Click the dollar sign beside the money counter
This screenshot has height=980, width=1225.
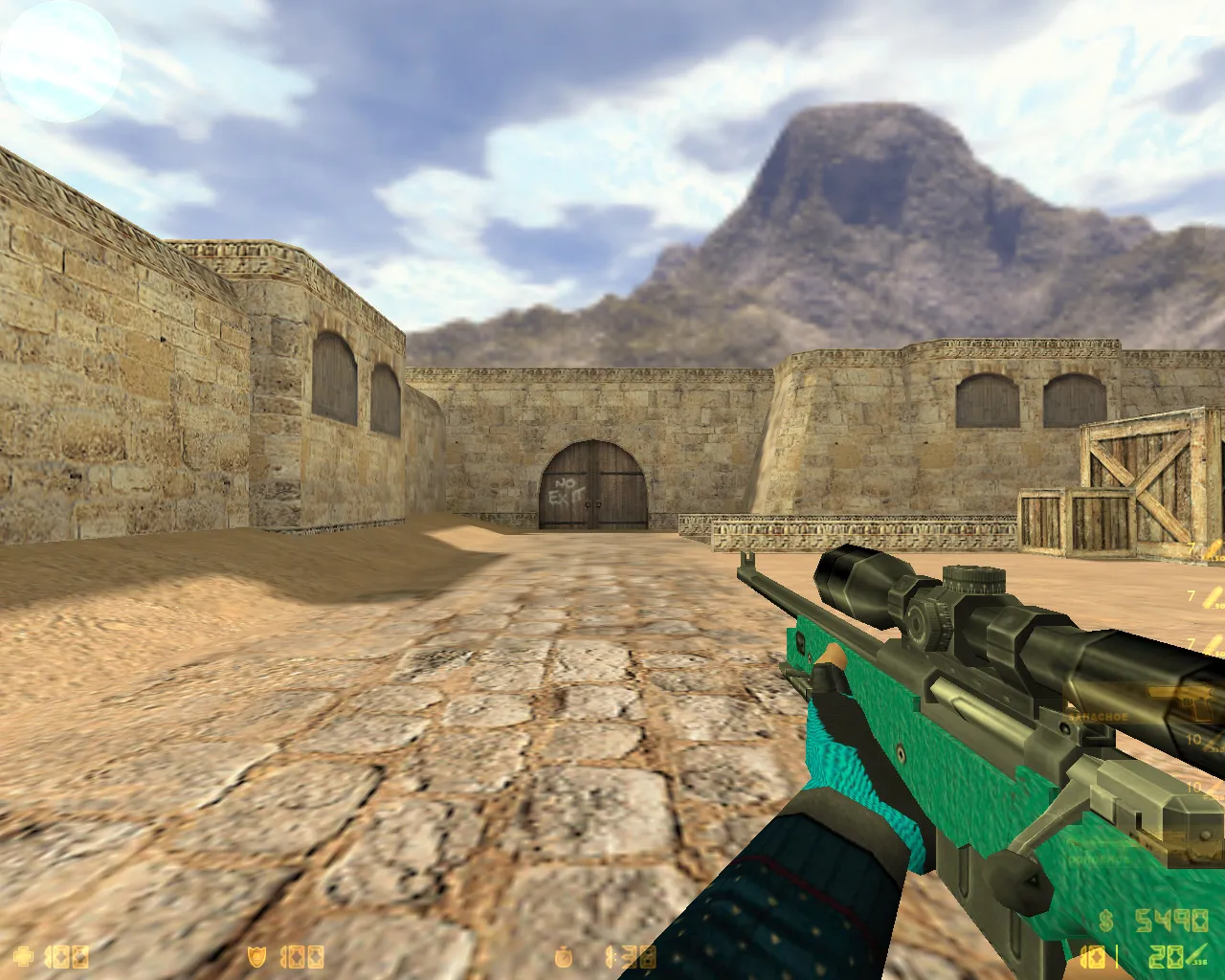tap(1105, 921)
